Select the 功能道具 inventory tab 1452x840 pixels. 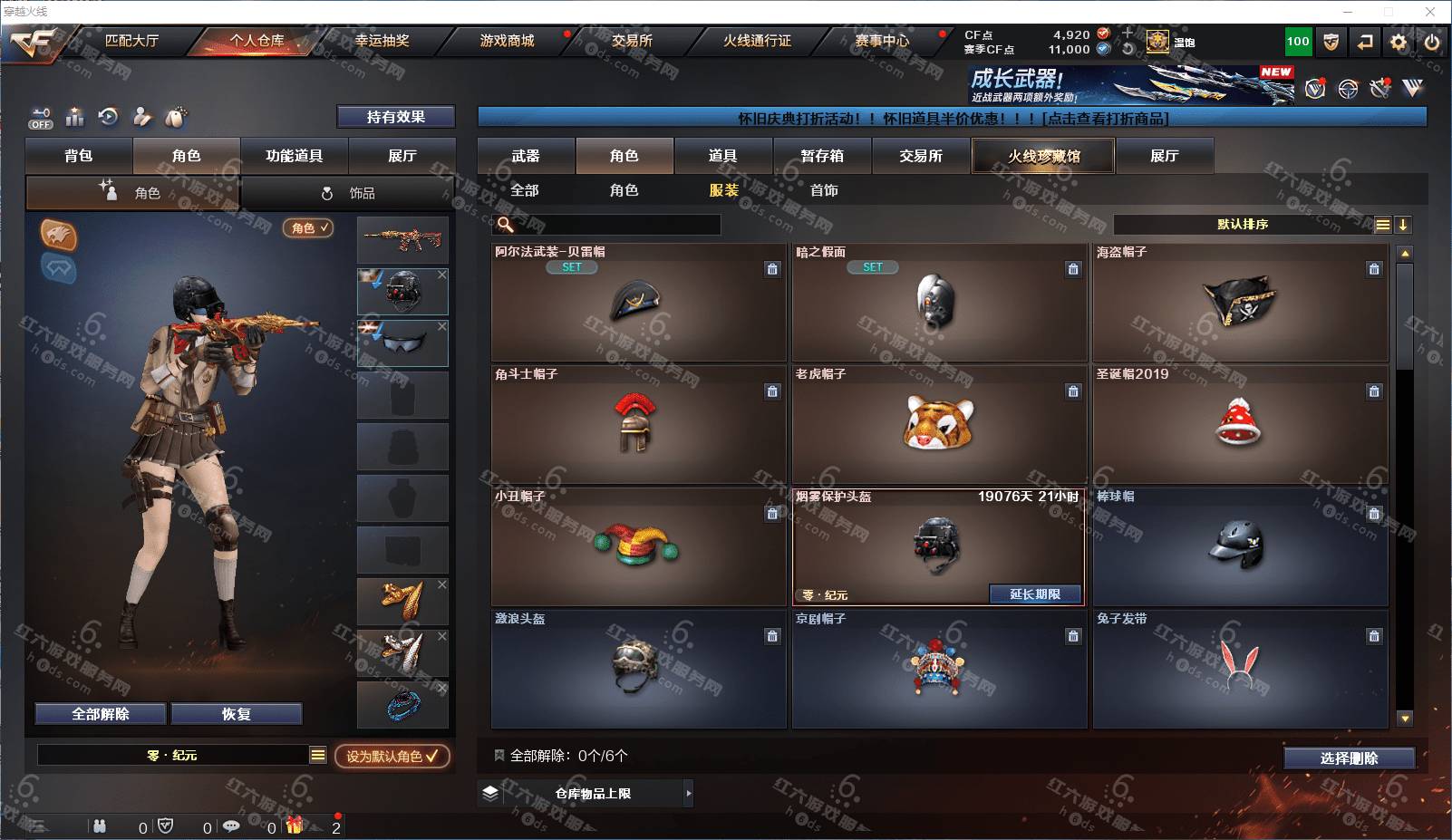[294, 156]
